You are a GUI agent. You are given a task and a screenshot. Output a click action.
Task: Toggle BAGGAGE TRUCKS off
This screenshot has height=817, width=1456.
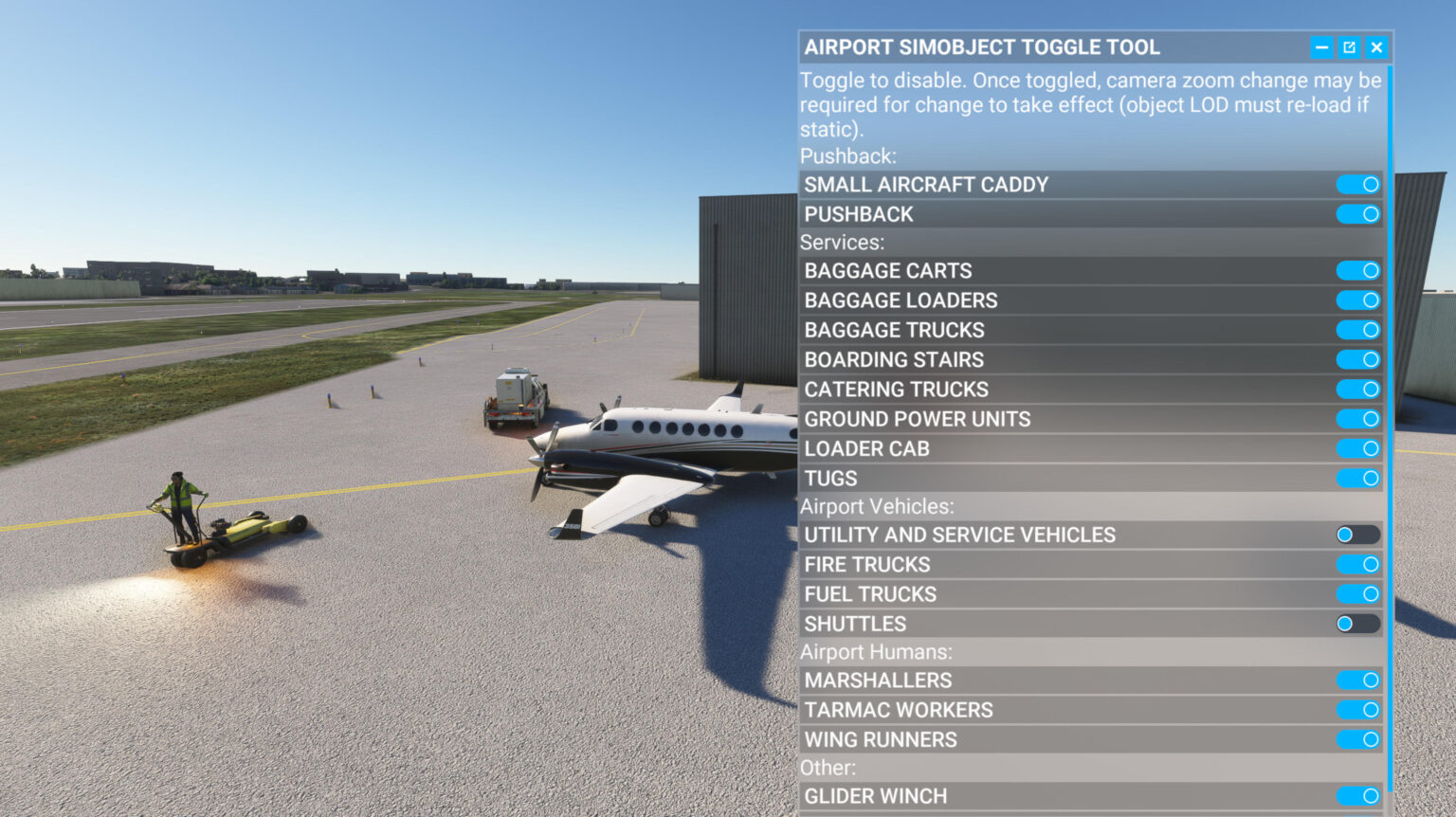click(x=1357, y=330)
